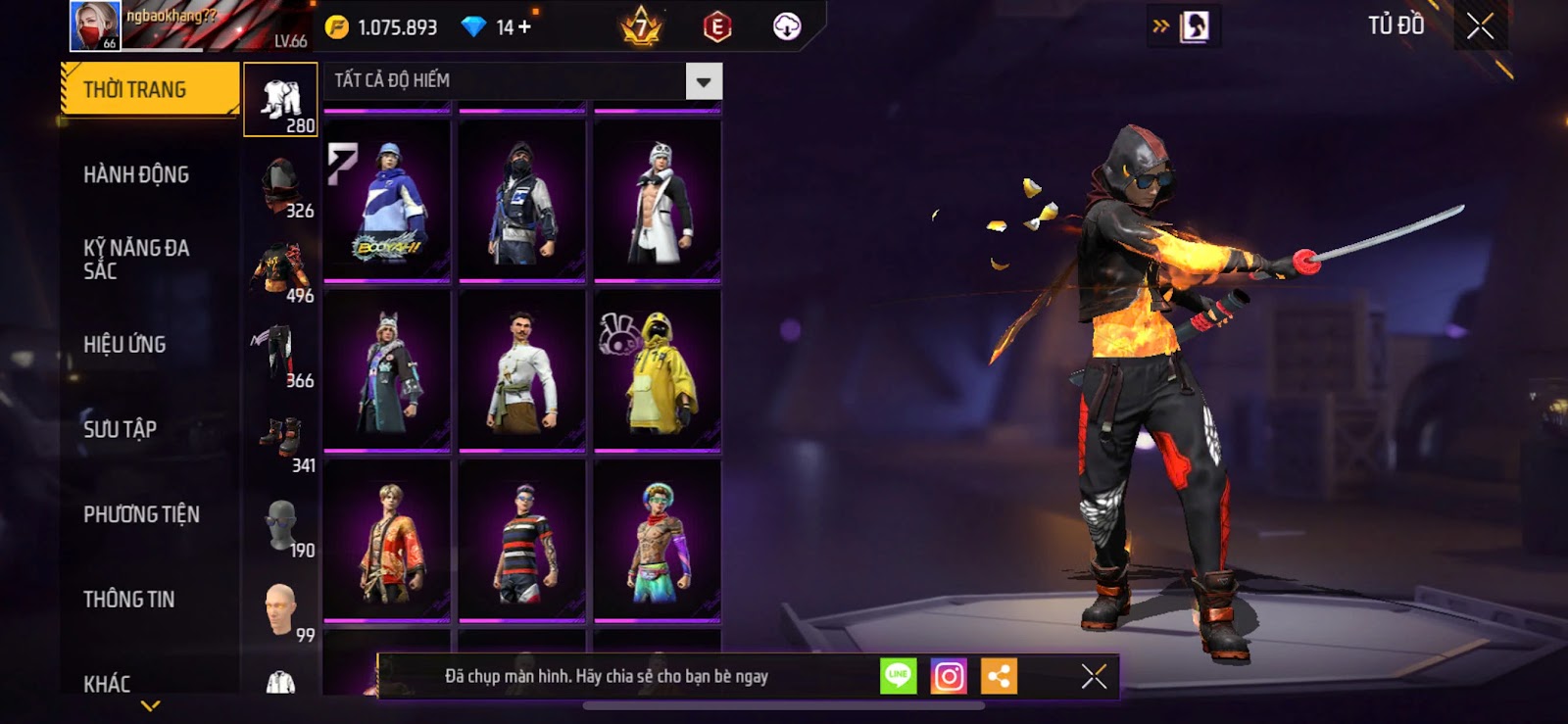
Task: Show the Thông Tin category
Action: click(x=128, y=599)
